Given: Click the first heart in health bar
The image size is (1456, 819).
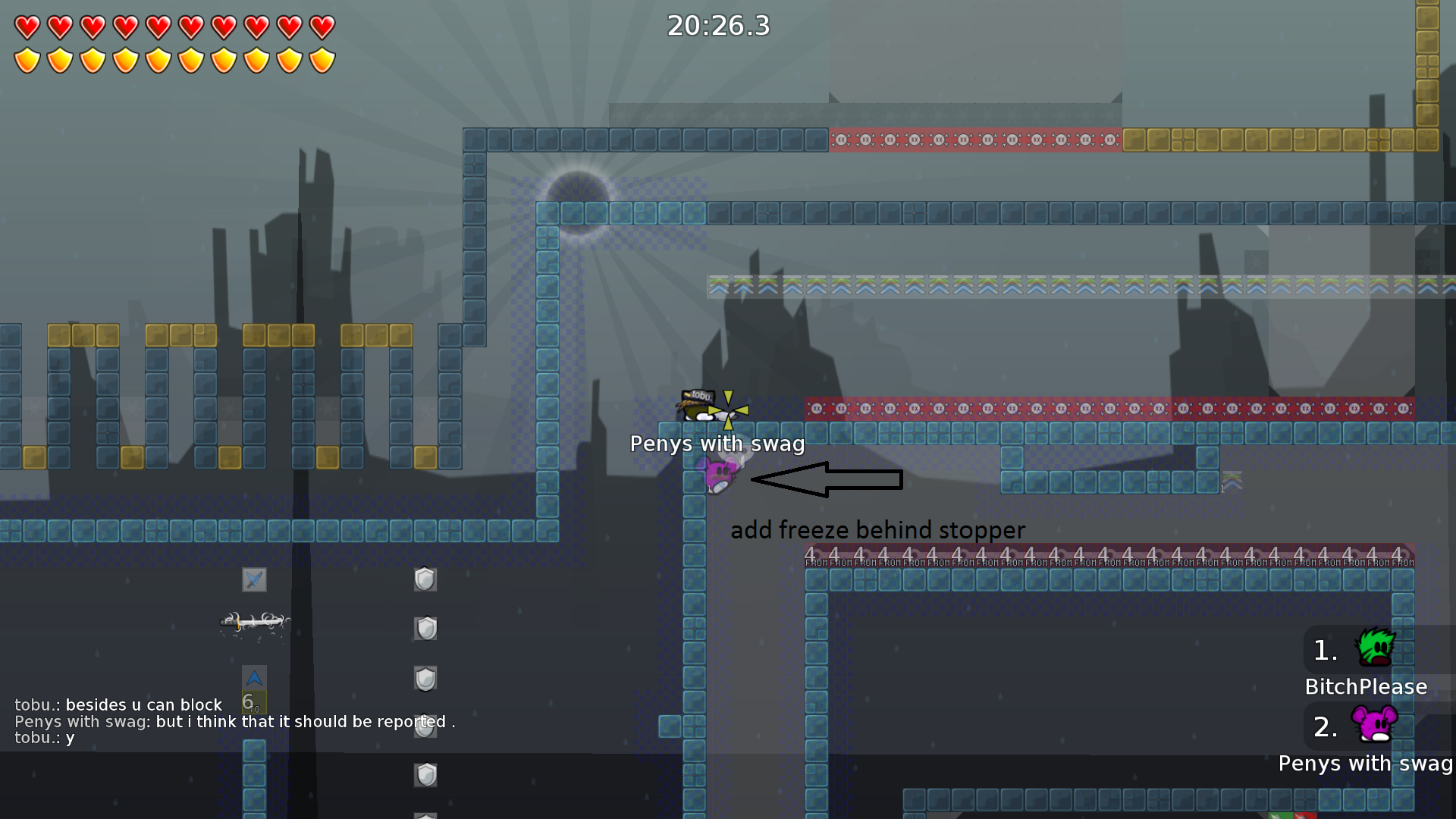Looking at the screenshot, I should pos(27,27).
